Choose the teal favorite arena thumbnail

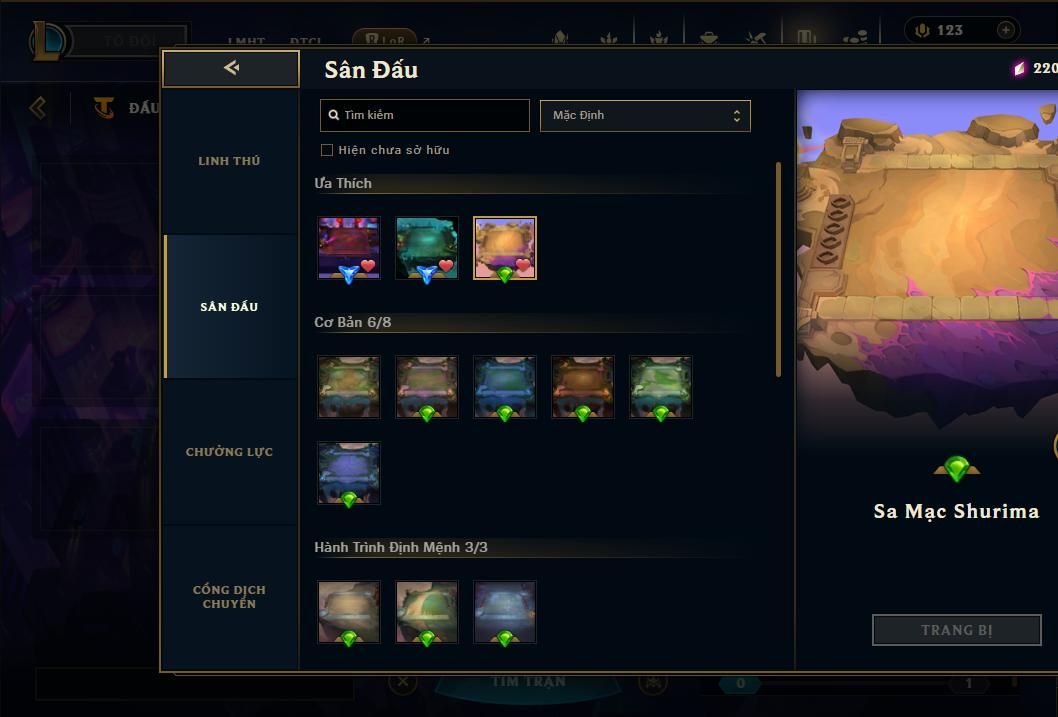point(427,247)
